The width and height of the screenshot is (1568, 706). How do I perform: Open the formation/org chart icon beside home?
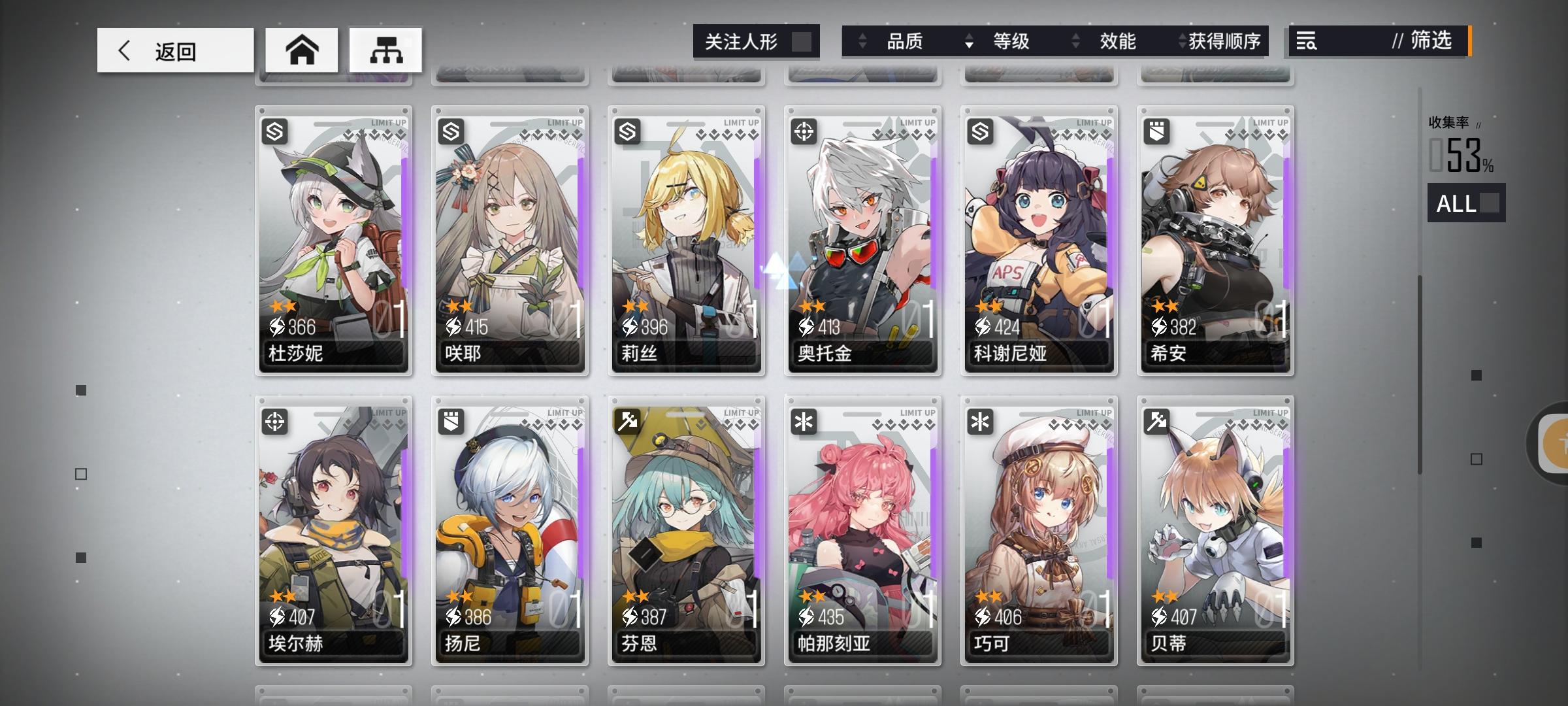pyautogui.click(x=385, y=49)
